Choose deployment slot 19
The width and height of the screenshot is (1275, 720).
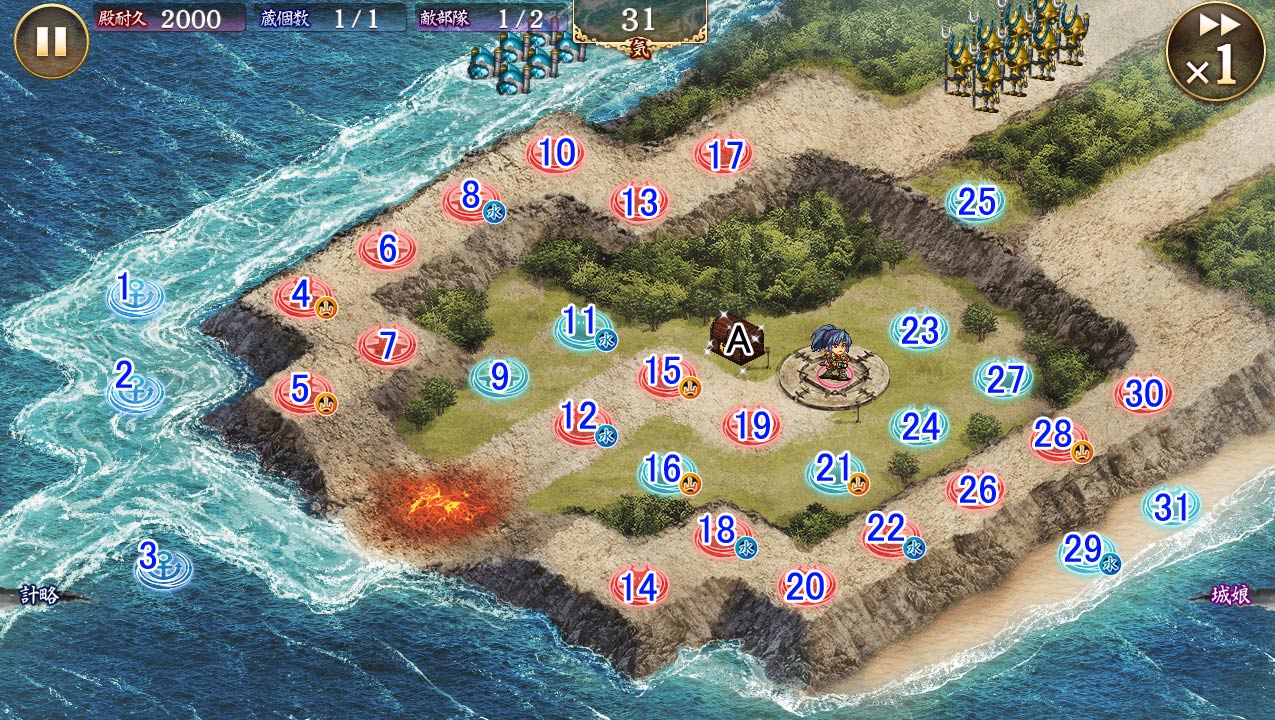pos(752,427)
